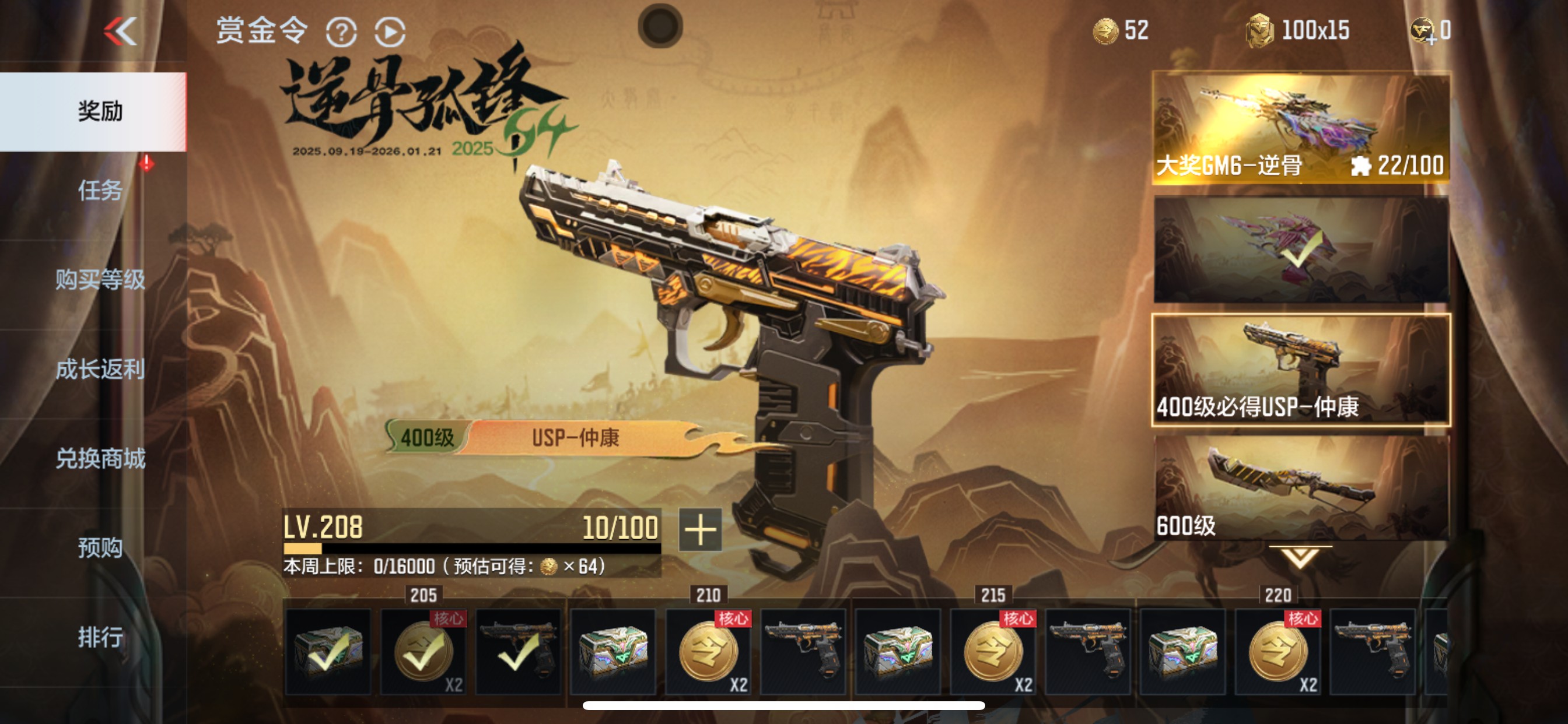1568x724 pixels.
Task: Open the 排行 rankings tab
Action: 100,637
